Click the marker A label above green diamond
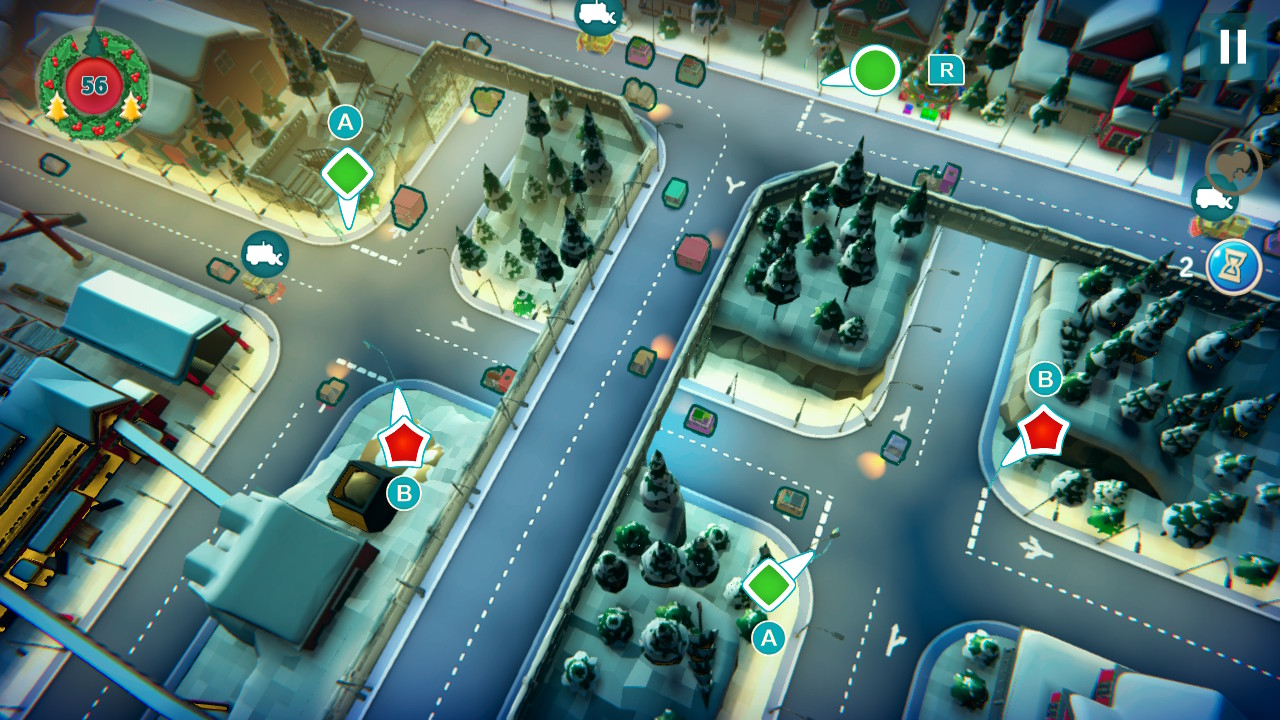 pyautogui.click(x=345, y=124)
